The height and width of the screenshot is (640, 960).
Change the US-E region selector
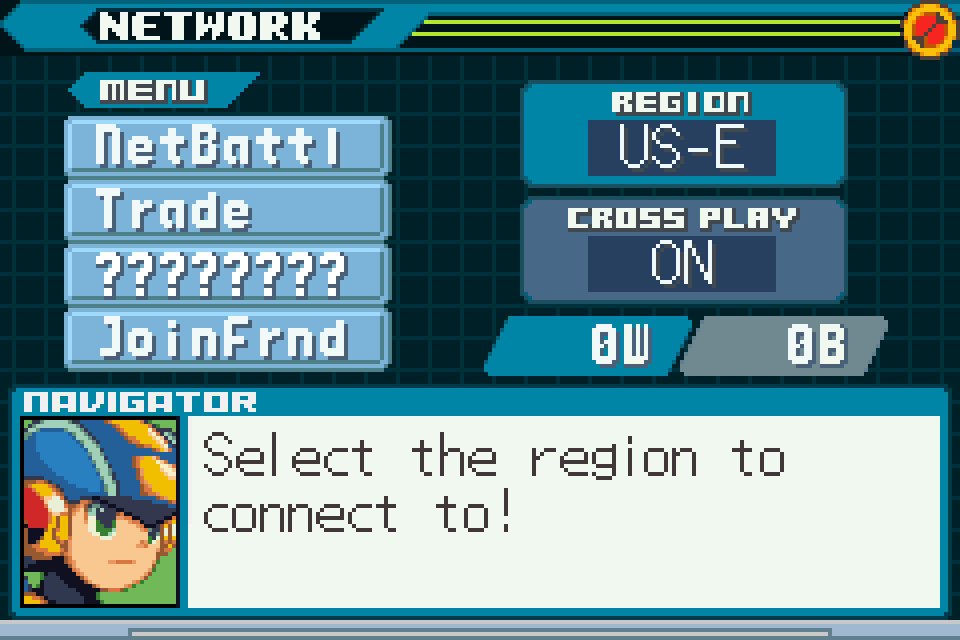pyautogui.click(x=682, y=148)
